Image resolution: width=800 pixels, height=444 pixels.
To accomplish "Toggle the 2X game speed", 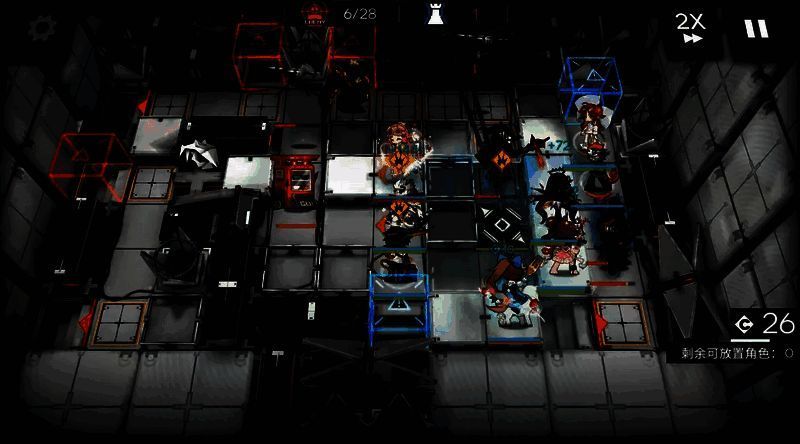I will point(689,28).
